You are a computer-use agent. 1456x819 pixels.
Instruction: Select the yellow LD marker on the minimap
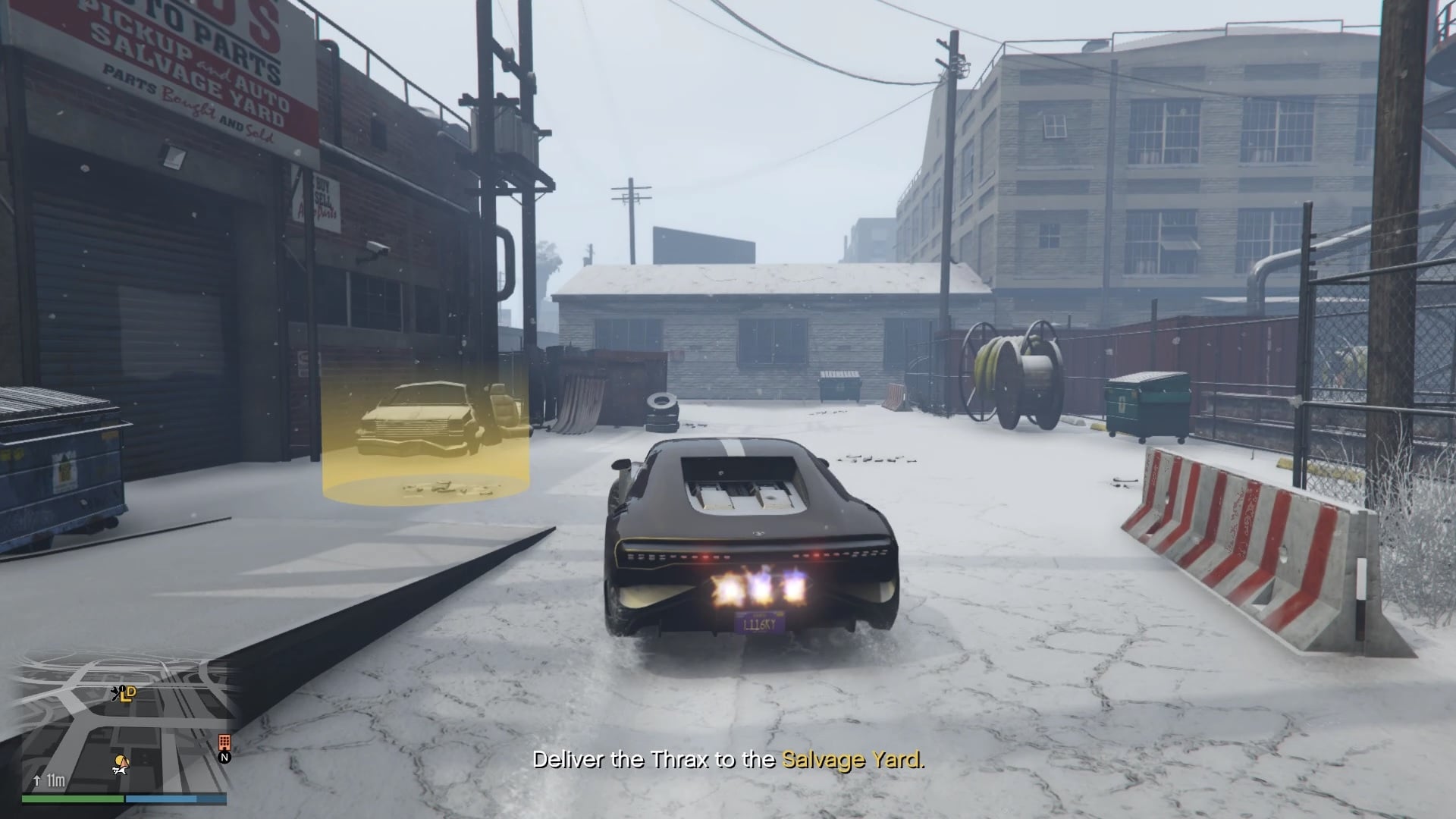[127, 694]
